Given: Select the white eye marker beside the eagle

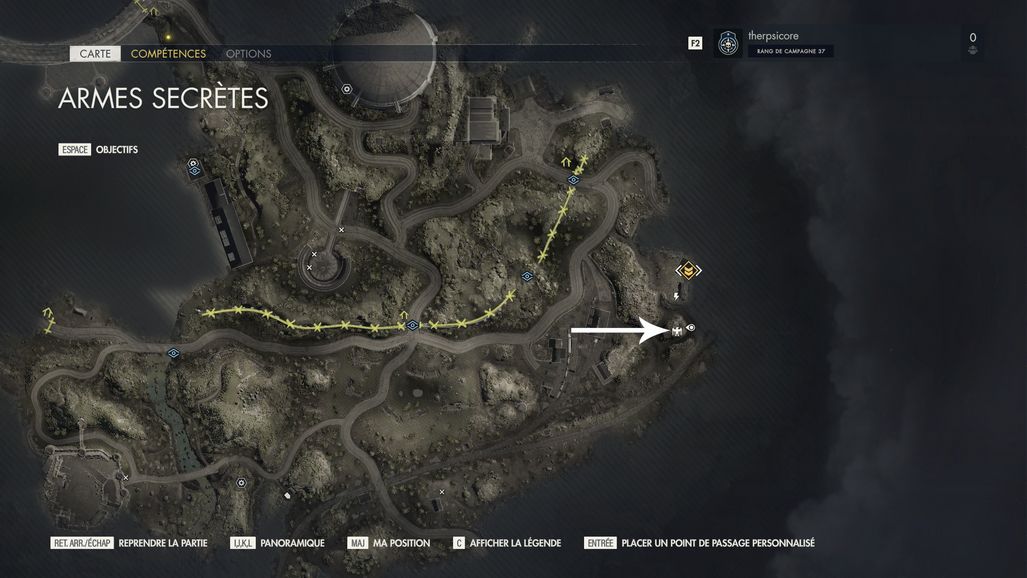Looking at the screenshot, I should pyautogui.click(x=691, y=328).
